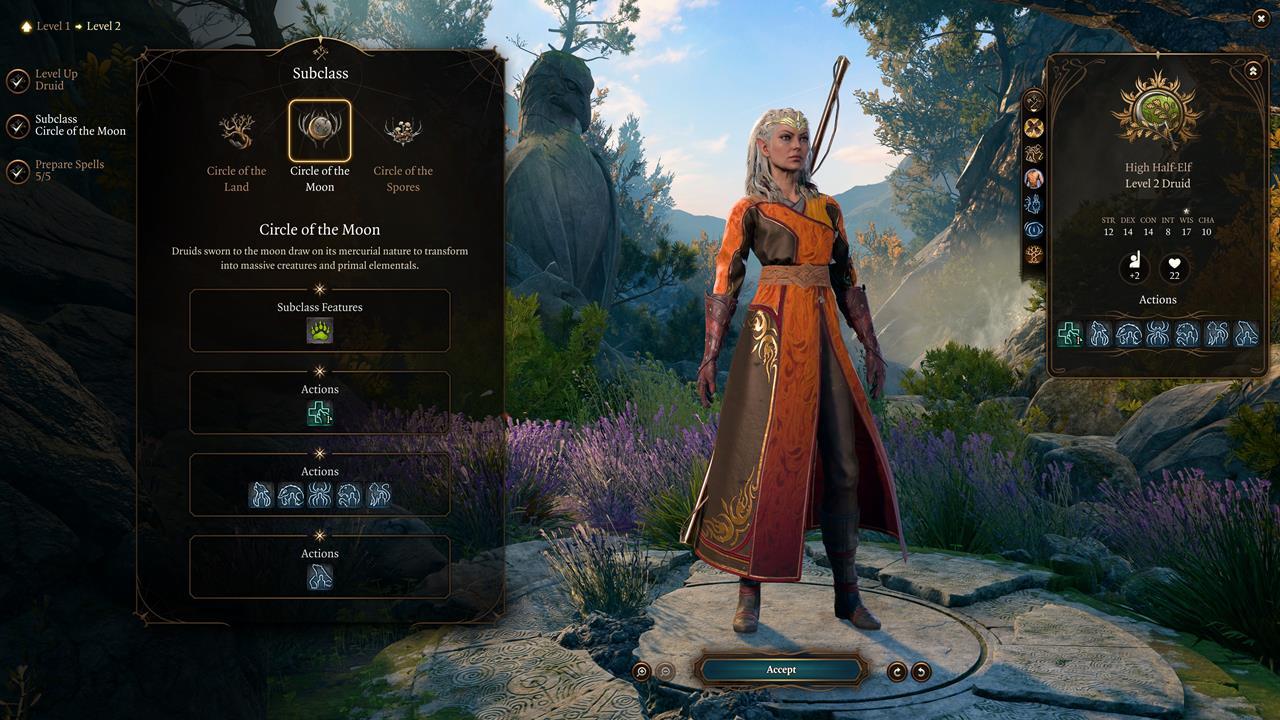Viewport: 1280px width, 720px height.
Task: Collapse the character summary panel
Action: coord(1254,68)
